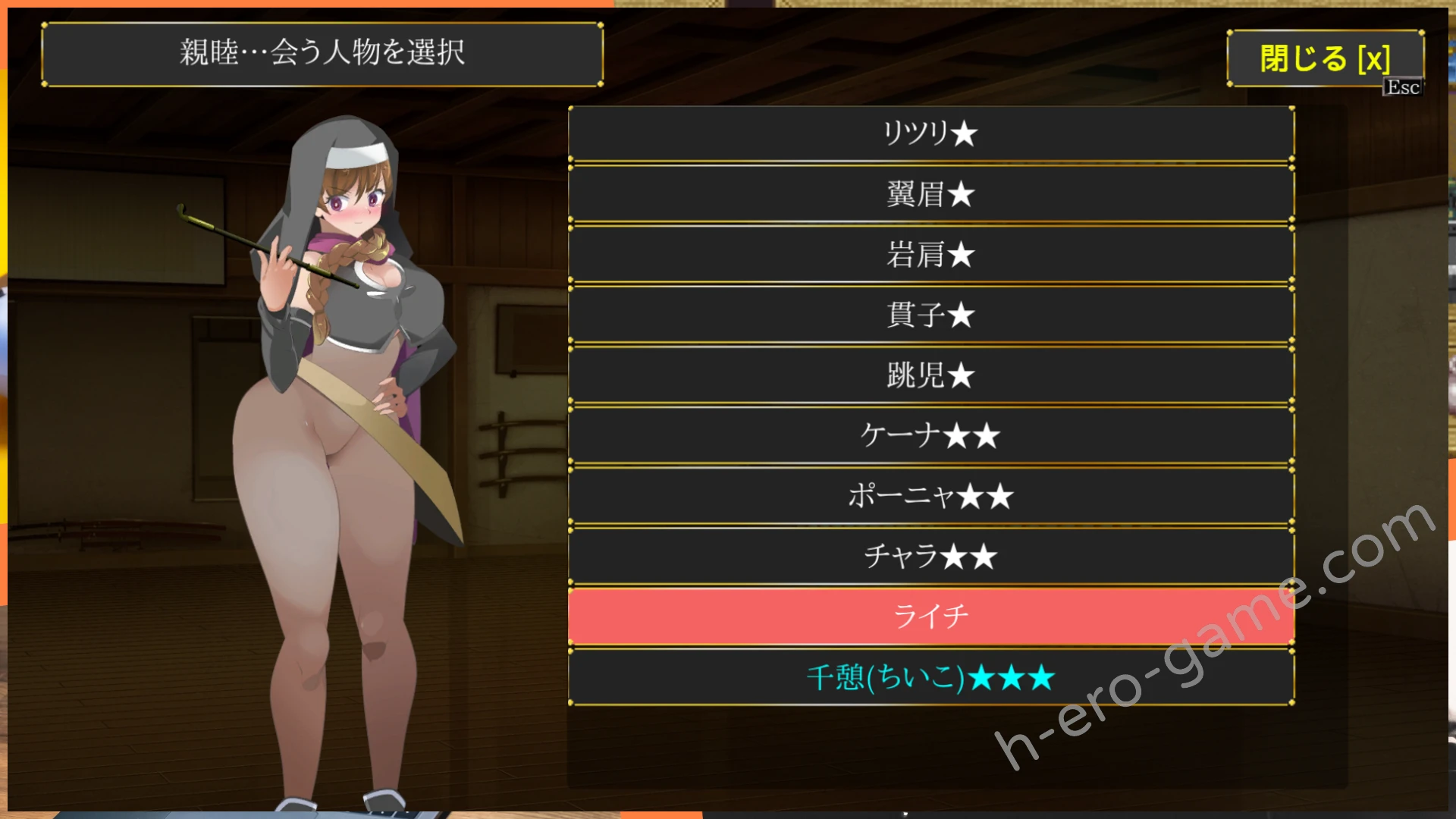Close the menu with 閉じる [x]

(x=1324, y=58)
